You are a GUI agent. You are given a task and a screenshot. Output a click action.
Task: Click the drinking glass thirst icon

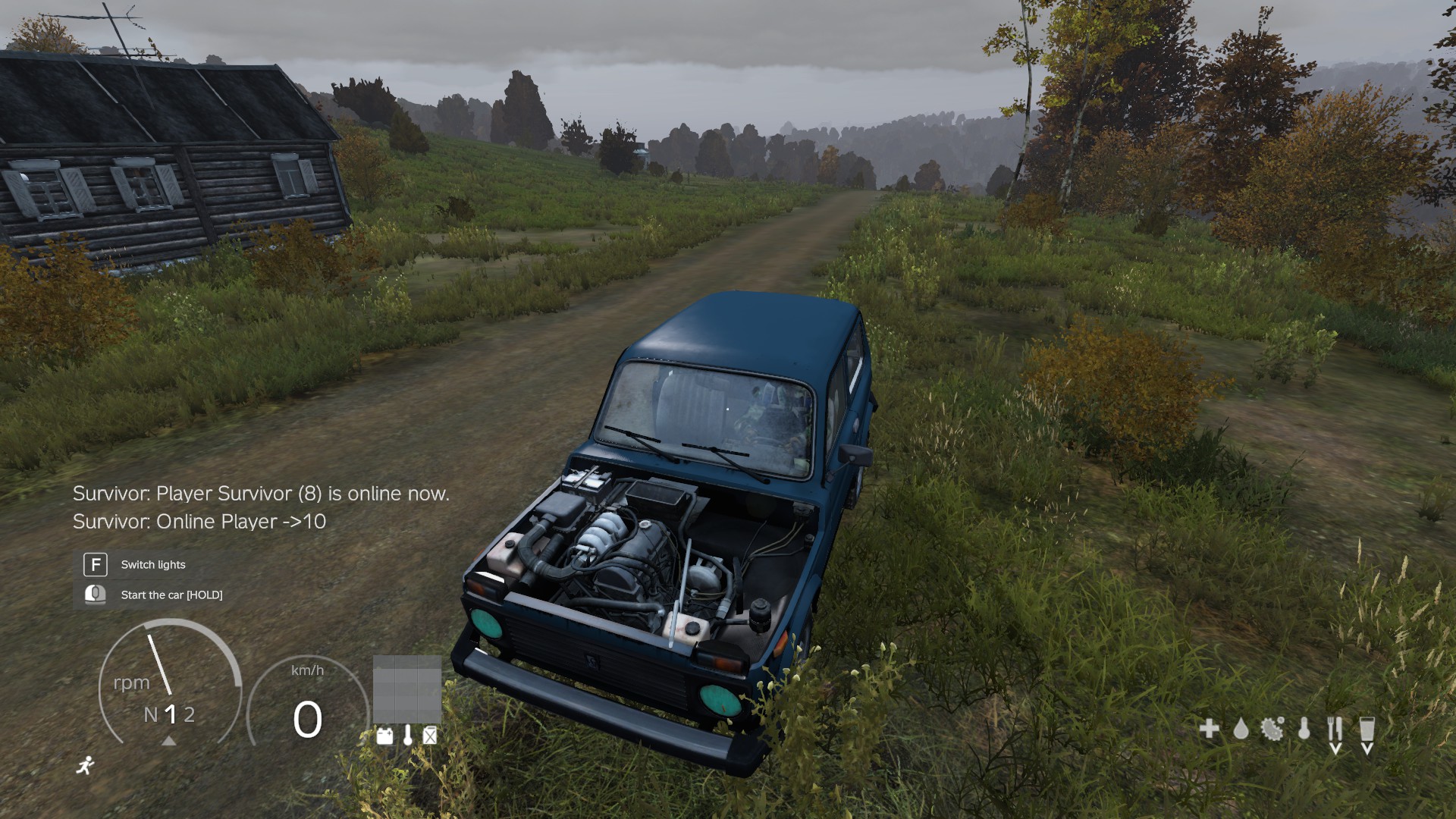pos(1367,730)
